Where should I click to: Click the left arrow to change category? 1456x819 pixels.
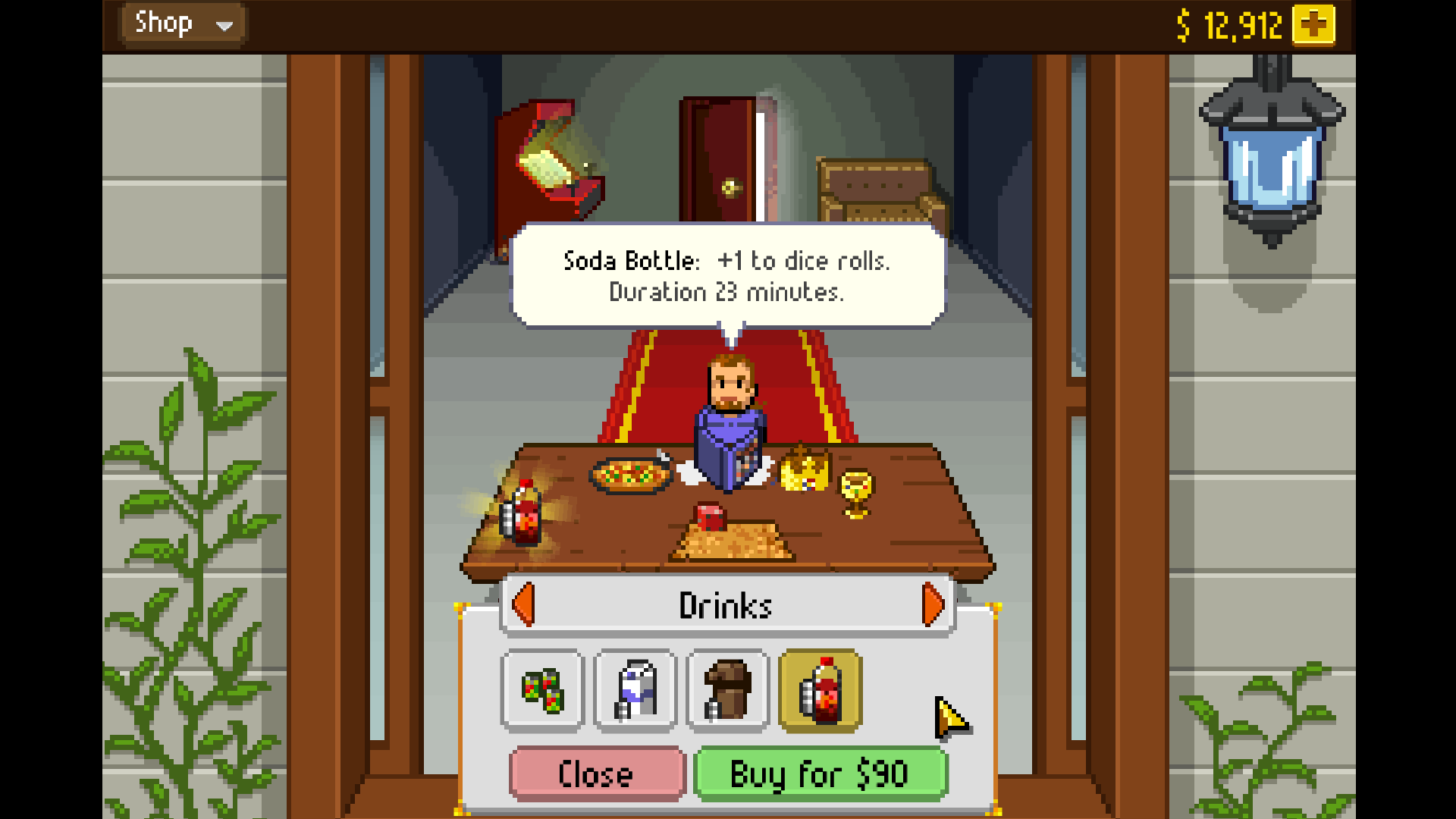pos(525,604)
